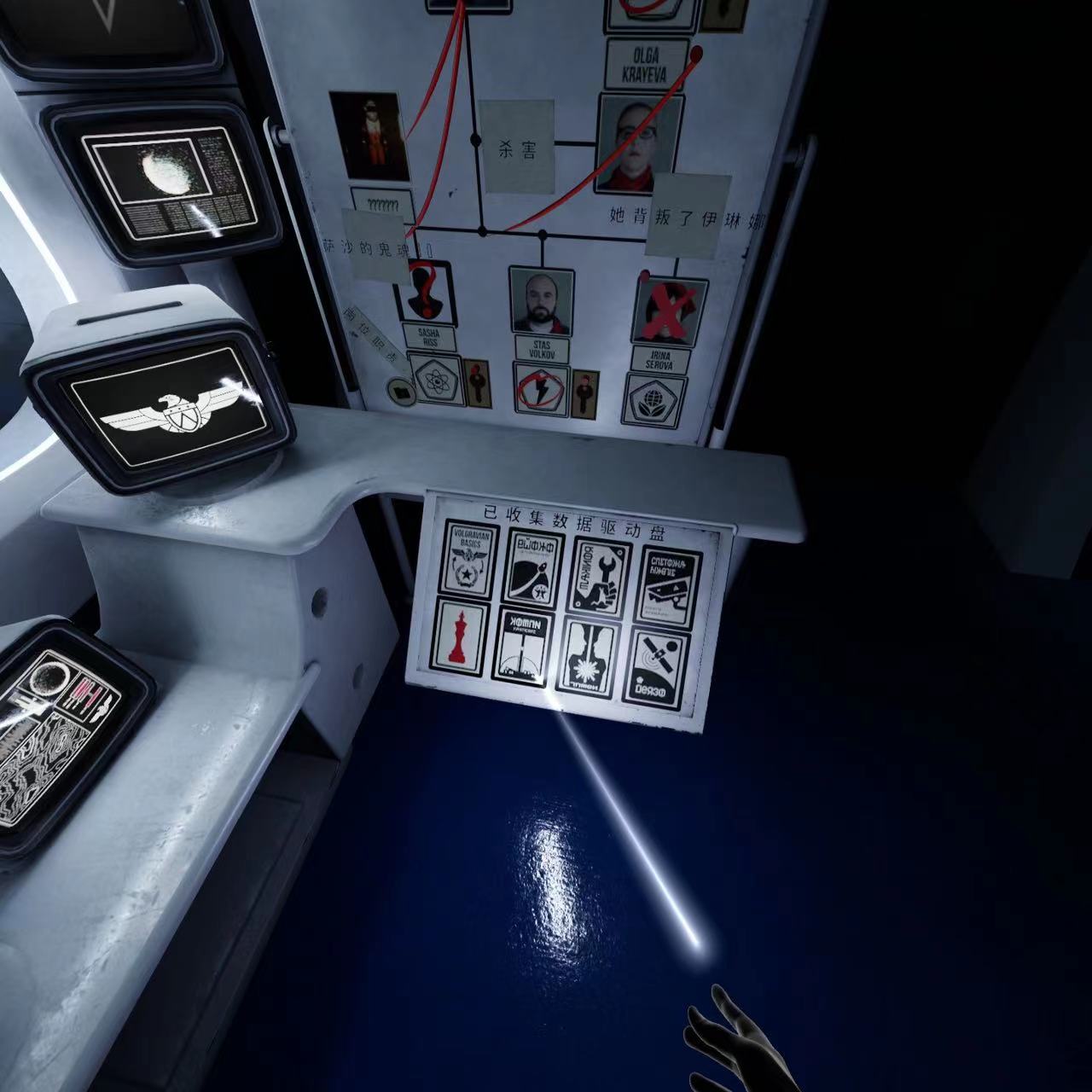
Task: Pick the wrench-in-fist data drive
Action: 601,574
